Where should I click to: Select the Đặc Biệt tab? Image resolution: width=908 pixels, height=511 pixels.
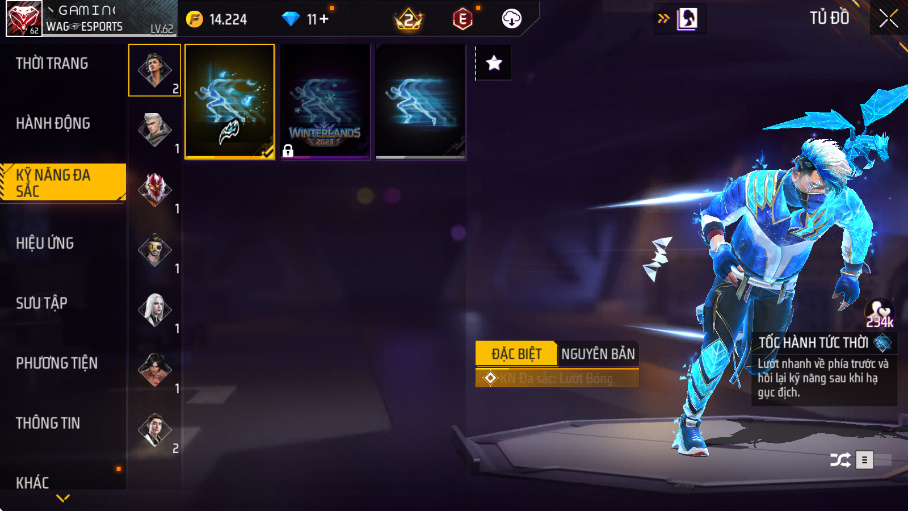(x=516, y=353)
